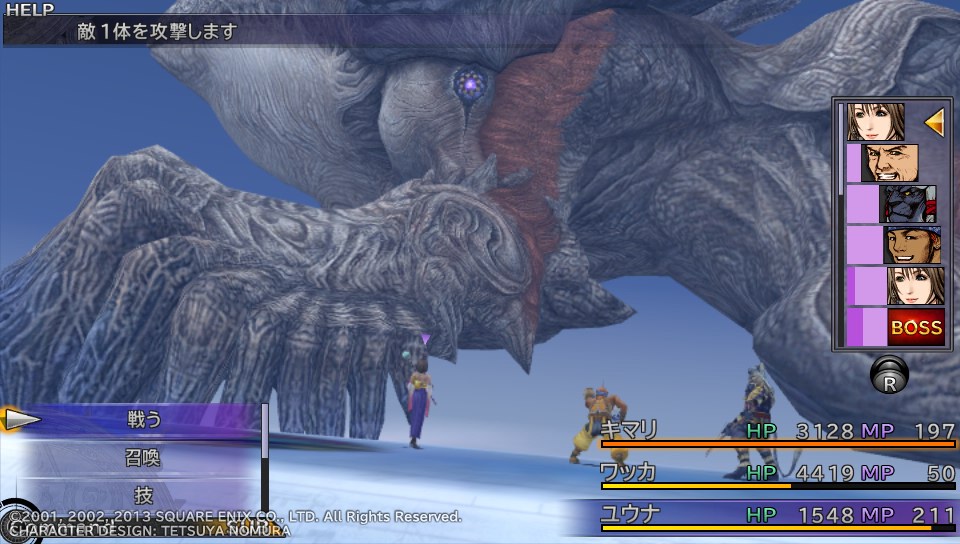Select the ワッカ party status row
The width and height of the screenshot is (960, 544).
[x=777, y=473]
